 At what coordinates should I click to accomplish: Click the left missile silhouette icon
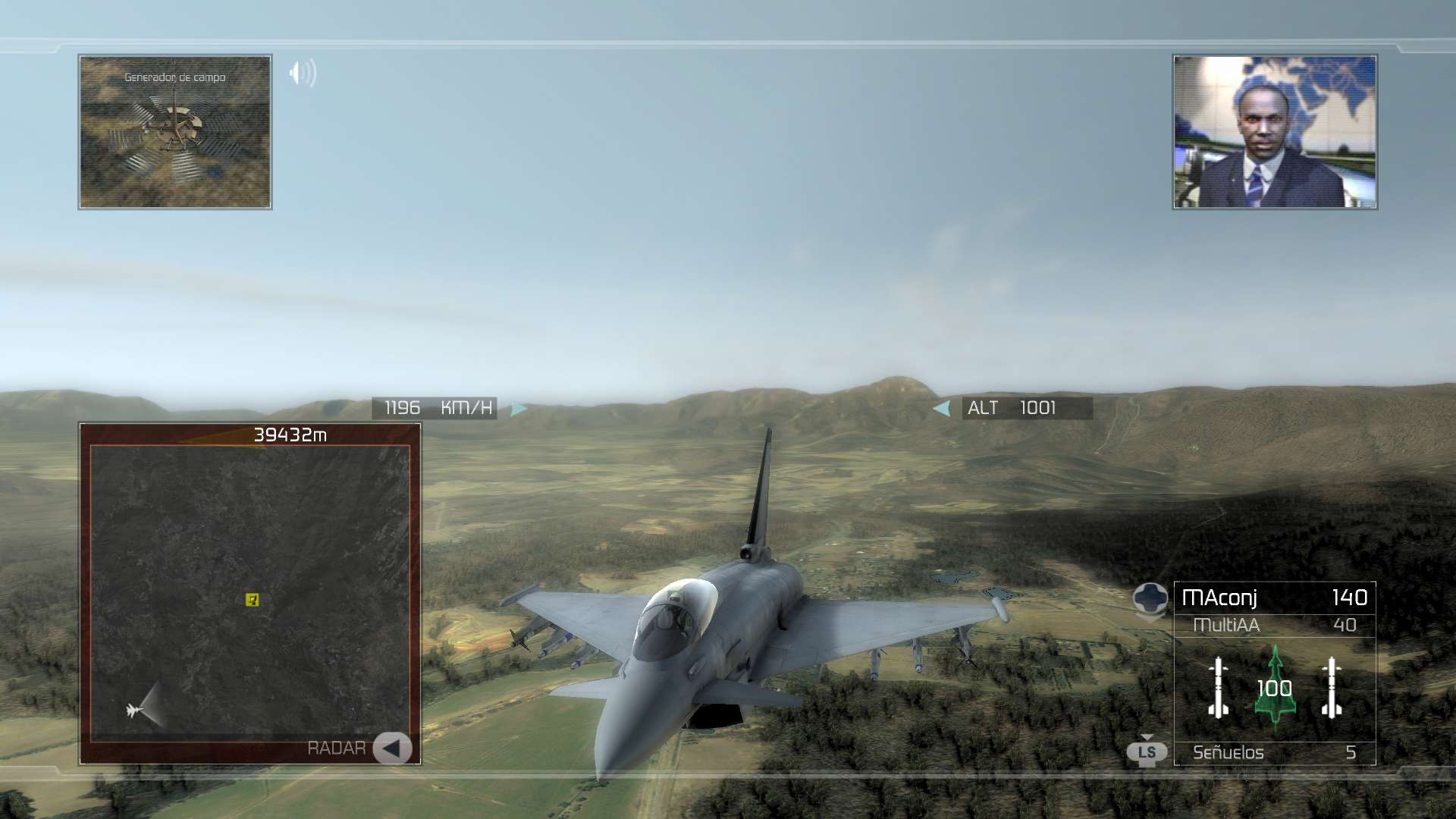tap(1219, 687)
